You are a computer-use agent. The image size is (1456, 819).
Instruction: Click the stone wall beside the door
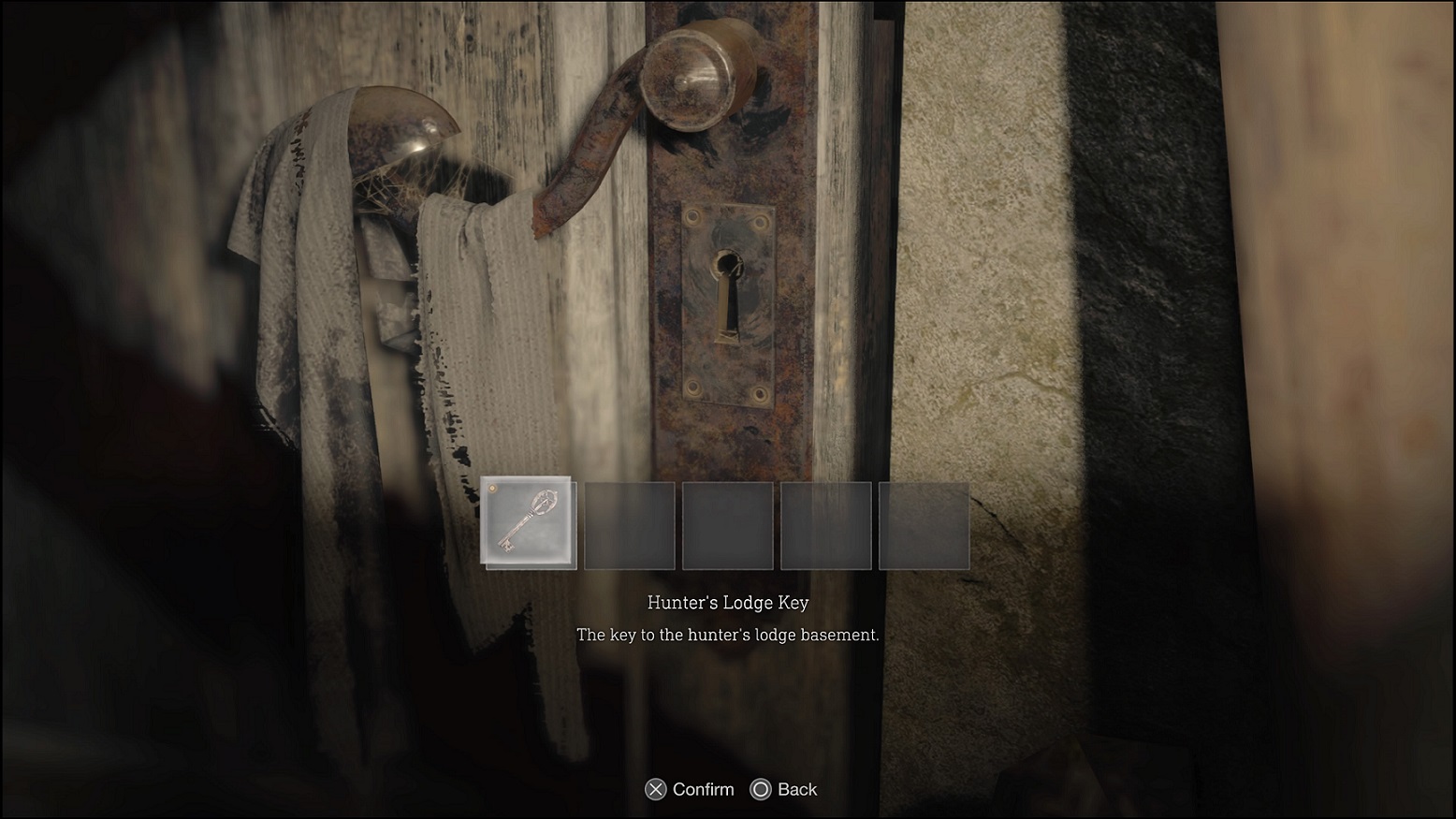point(983,281)
